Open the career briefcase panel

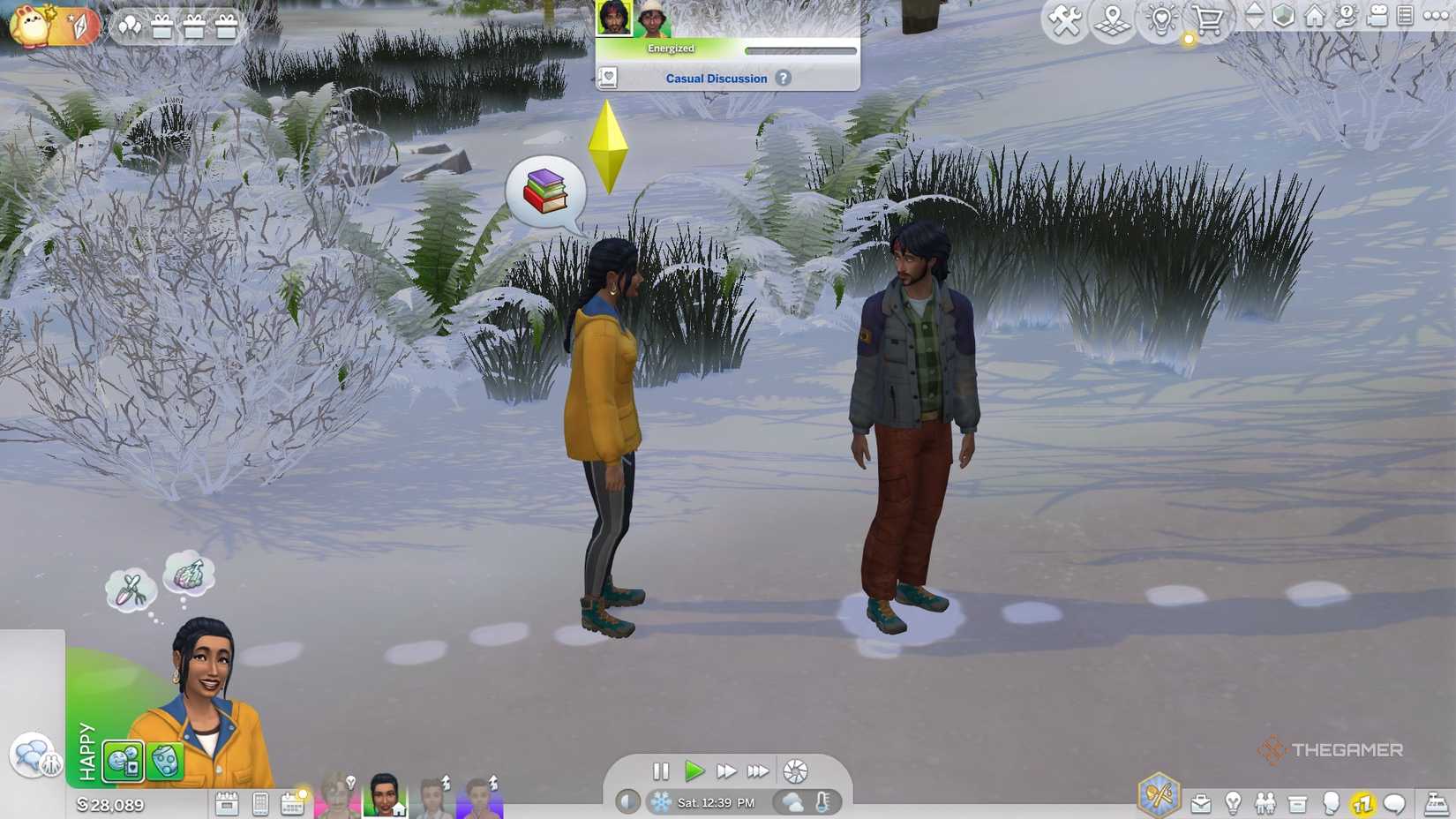click(1201, 803)
